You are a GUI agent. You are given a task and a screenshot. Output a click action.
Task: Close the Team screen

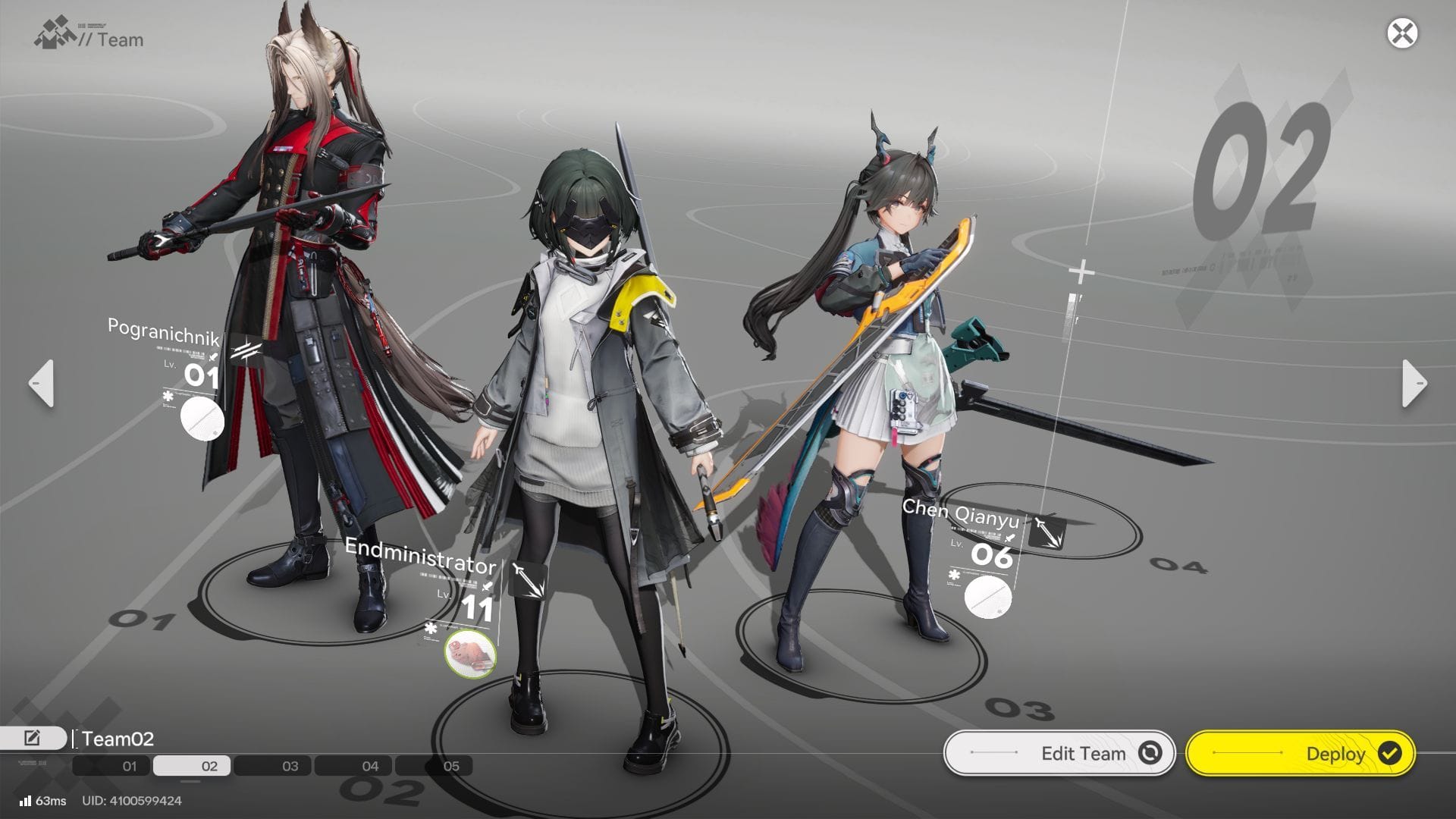tap(1402, 33)
